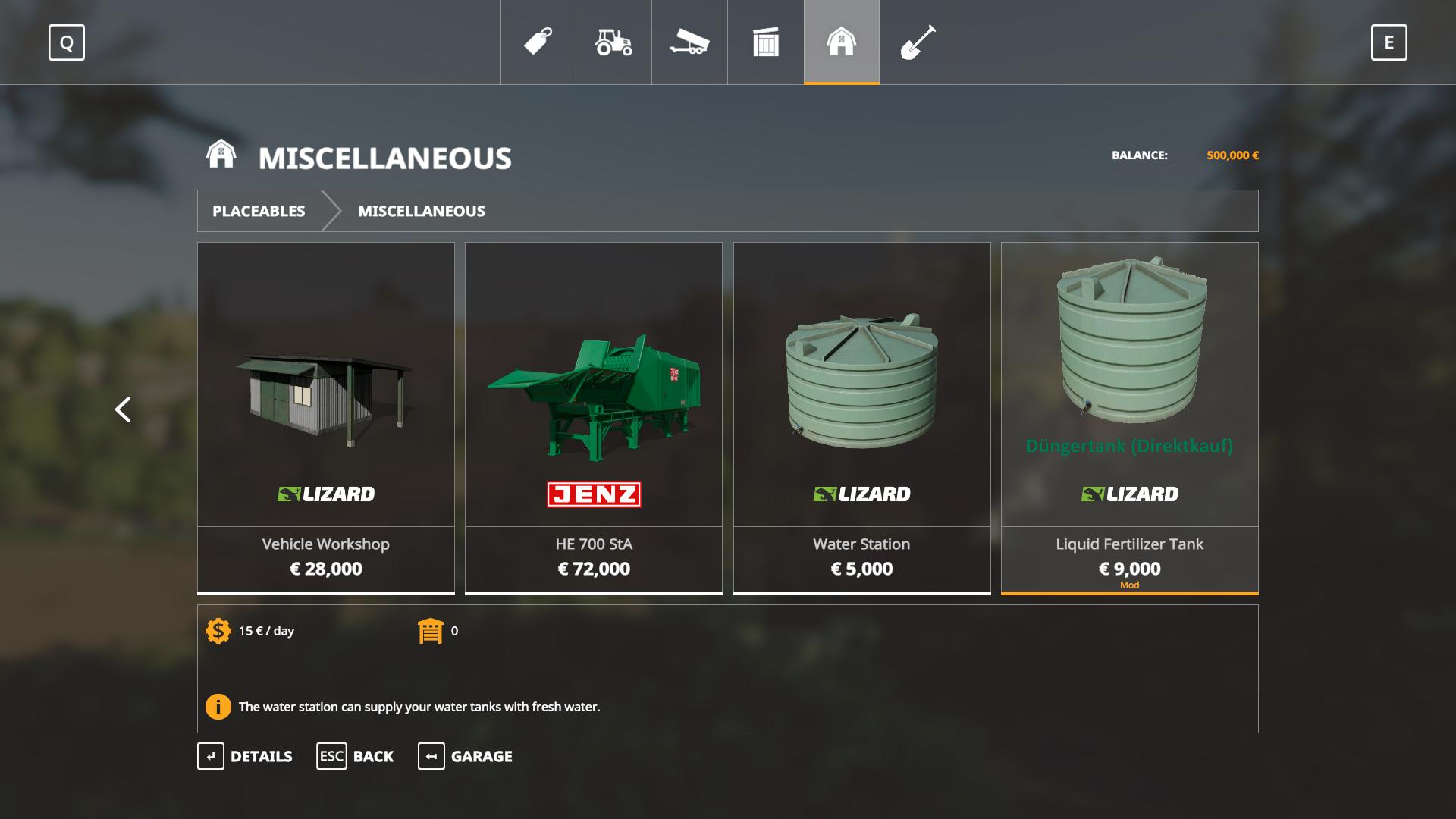Click the Miscellaneous breadcrumb entry
The image size is (1456, 819).
(x=421, y=211)
